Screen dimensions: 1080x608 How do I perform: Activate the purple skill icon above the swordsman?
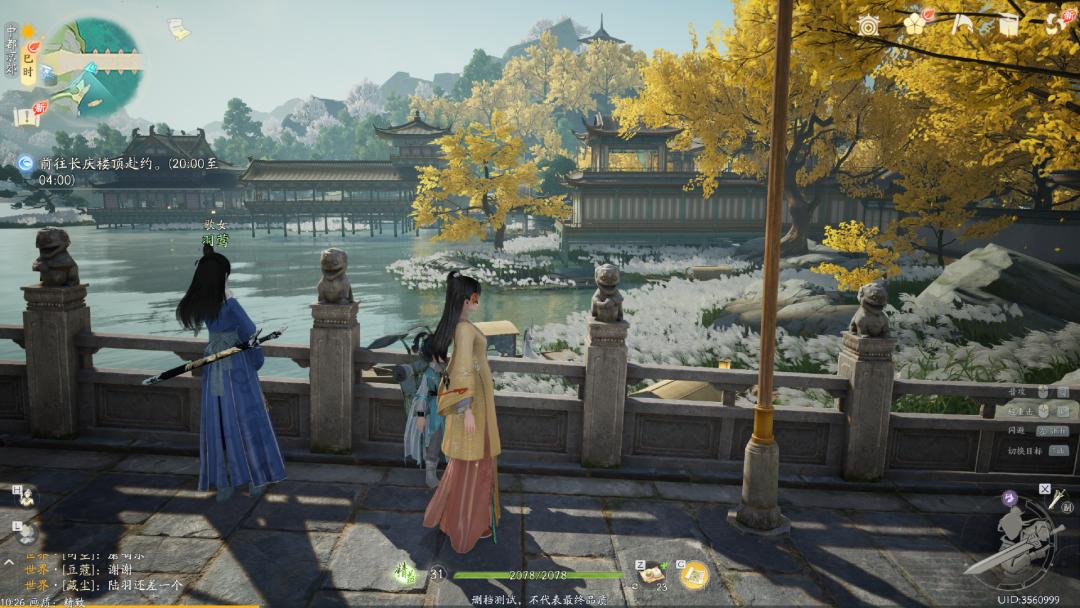click(x=1012, y=496)
